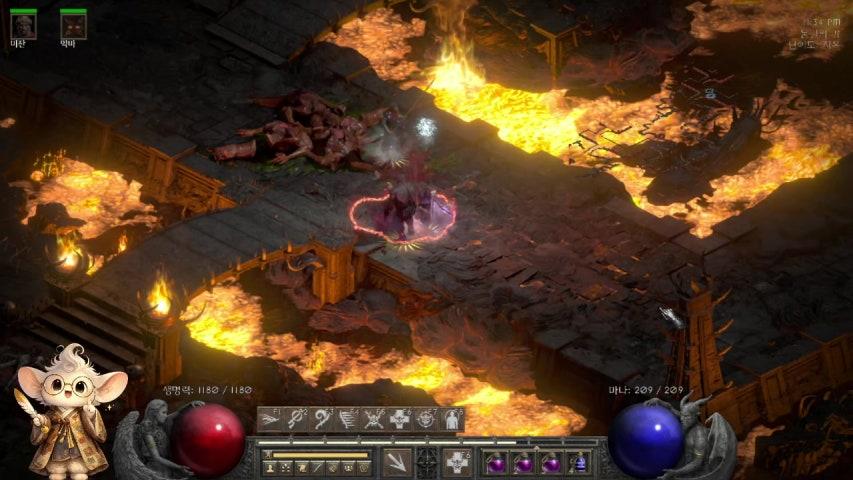The height and width of the screenshot is (480, 853).
Task: Open the character screen from the mini panel
Action: [270, 468]
